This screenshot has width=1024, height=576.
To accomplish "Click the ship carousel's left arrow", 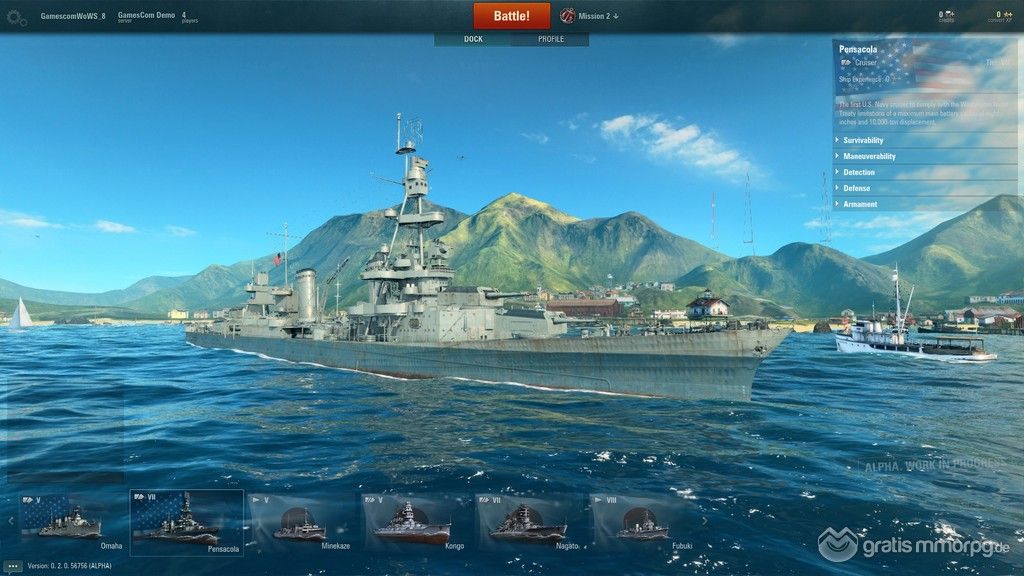I will click(x=11, y=520).
